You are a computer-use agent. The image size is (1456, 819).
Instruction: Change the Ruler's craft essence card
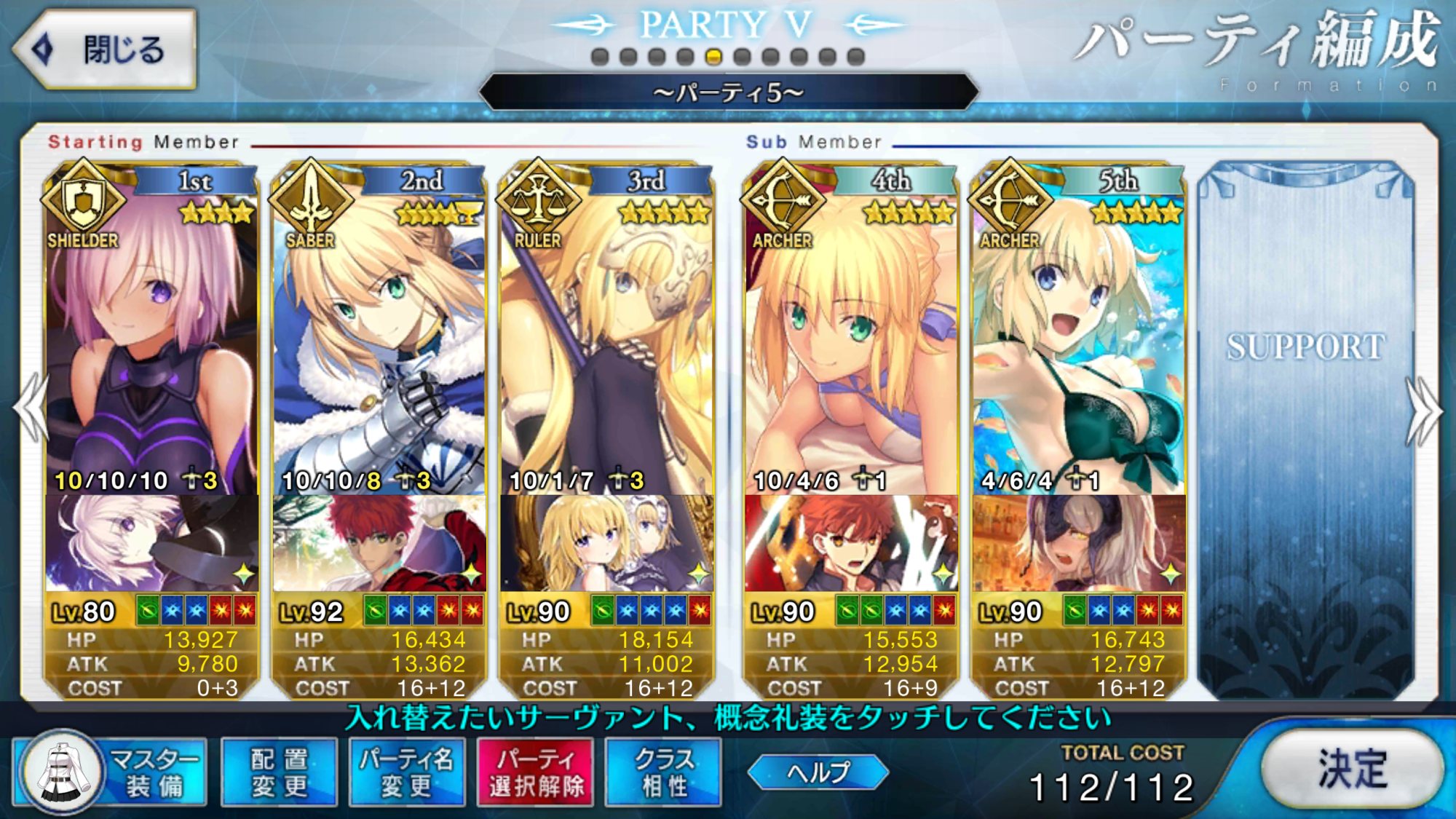(606, 543)
